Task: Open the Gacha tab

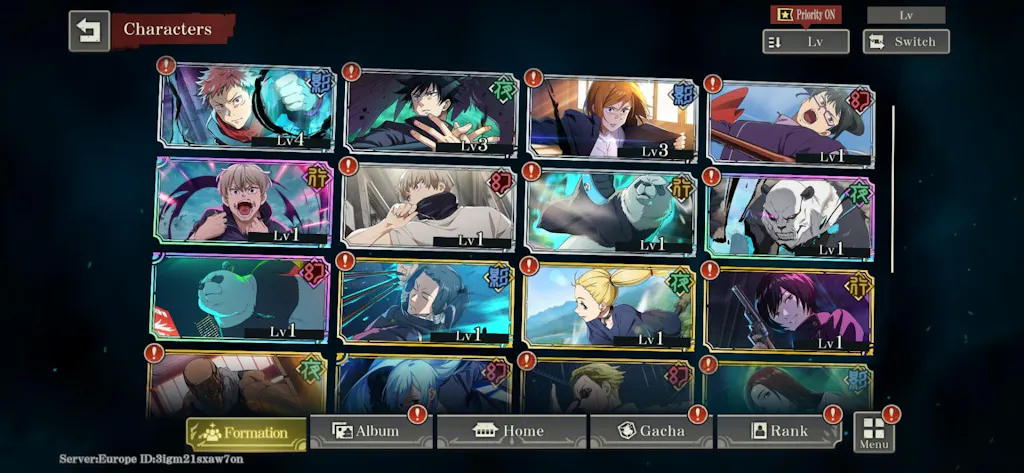Action: [651, 431]
